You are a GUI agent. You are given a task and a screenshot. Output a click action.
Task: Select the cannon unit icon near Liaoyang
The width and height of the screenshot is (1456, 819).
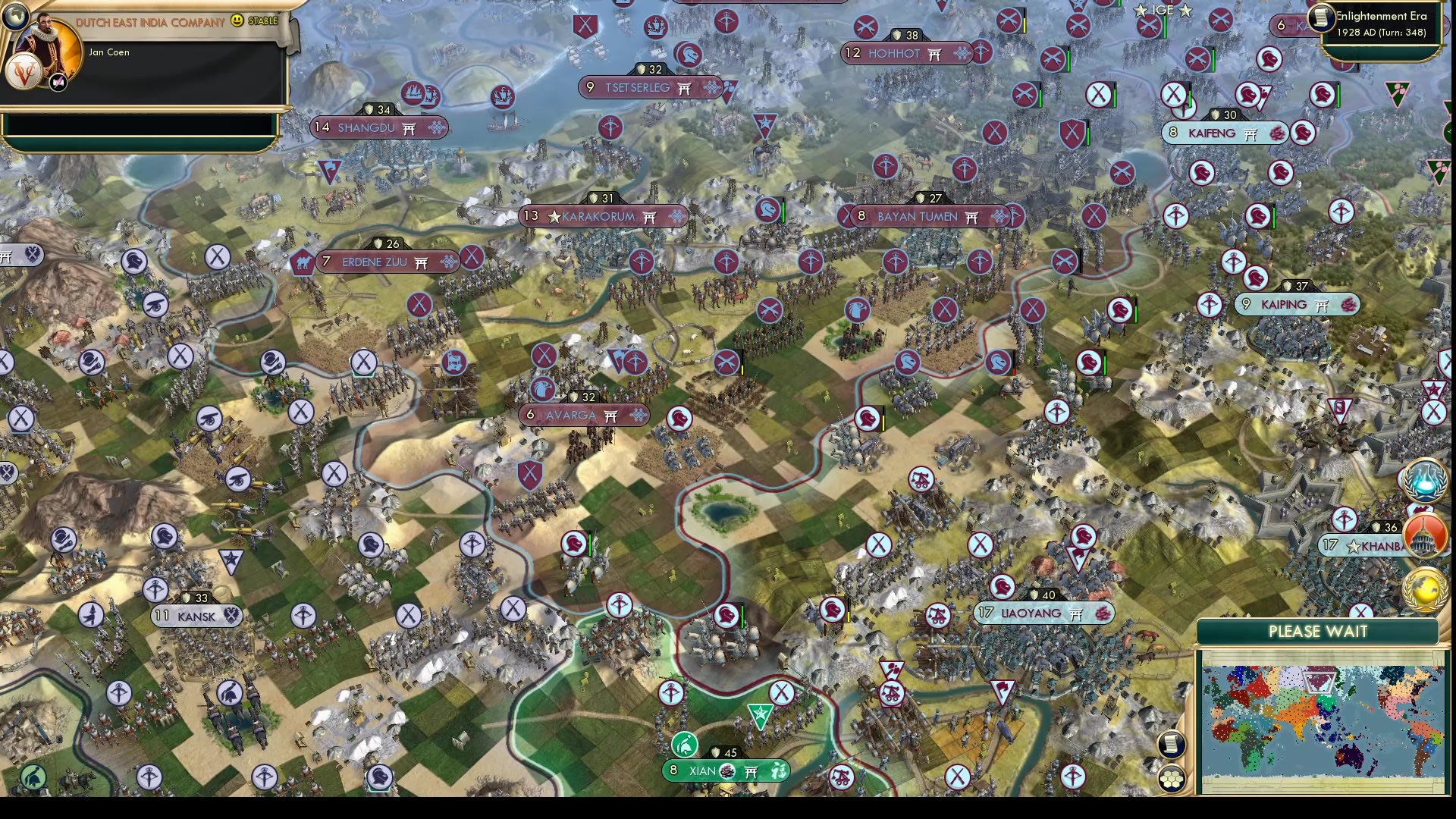937,614
